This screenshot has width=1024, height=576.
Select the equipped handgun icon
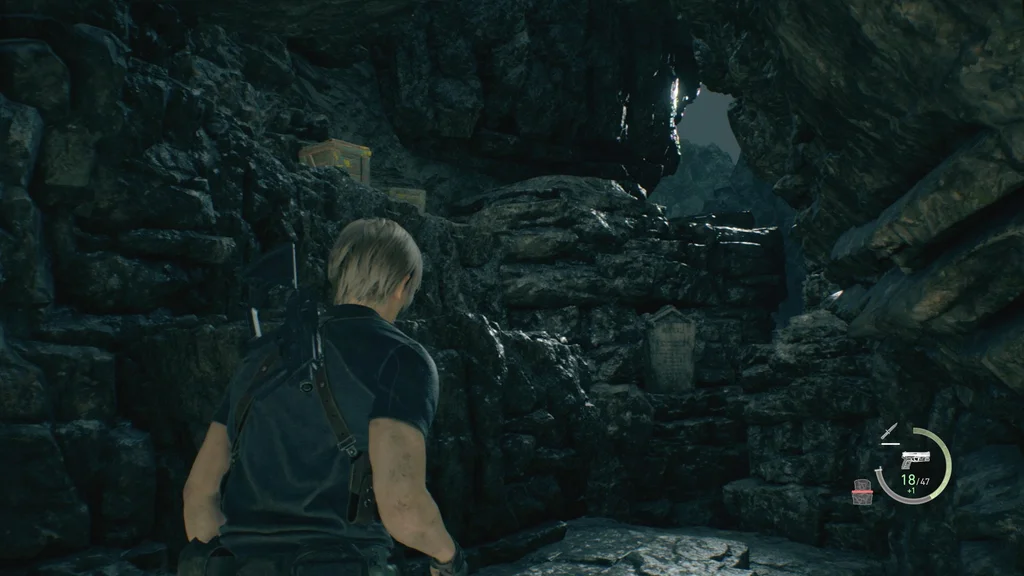tap(913, 459)
